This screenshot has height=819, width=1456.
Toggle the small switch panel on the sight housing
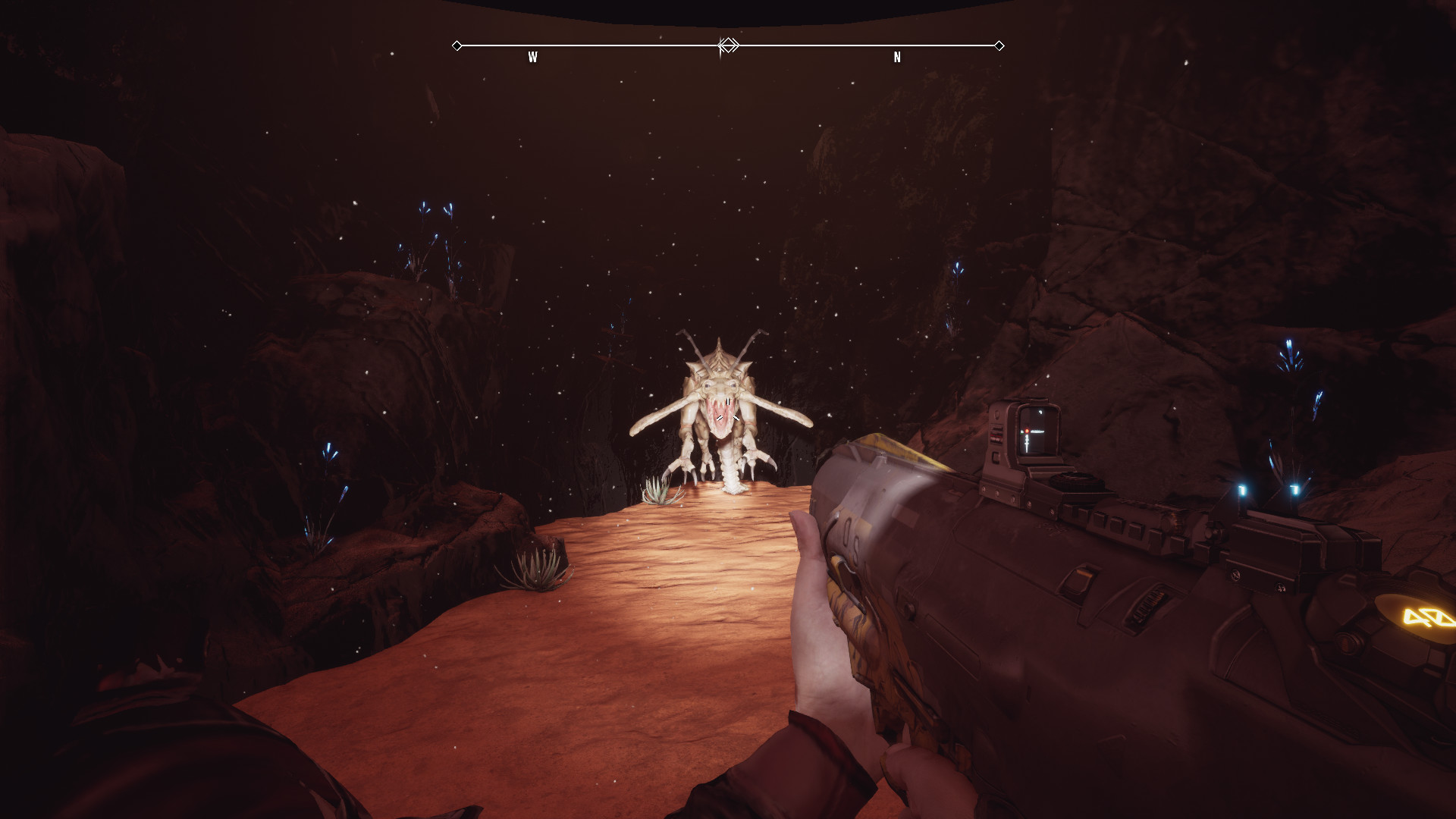coord(995,434)
